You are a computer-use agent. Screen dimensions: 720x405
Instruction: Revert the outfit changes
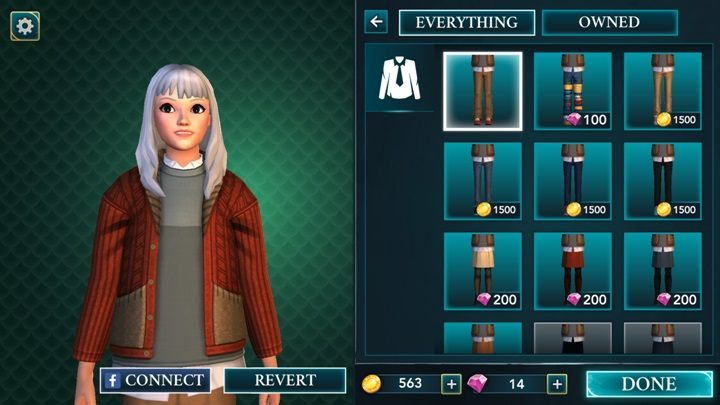click(284, 380)
